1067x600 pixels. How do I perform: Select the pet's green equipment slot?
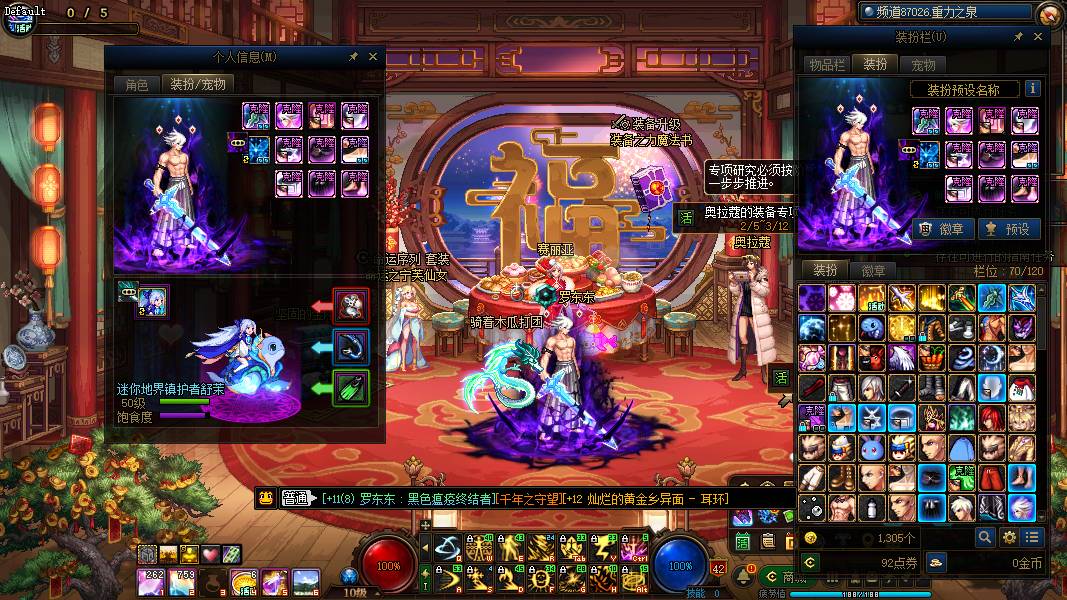(351, 387)
